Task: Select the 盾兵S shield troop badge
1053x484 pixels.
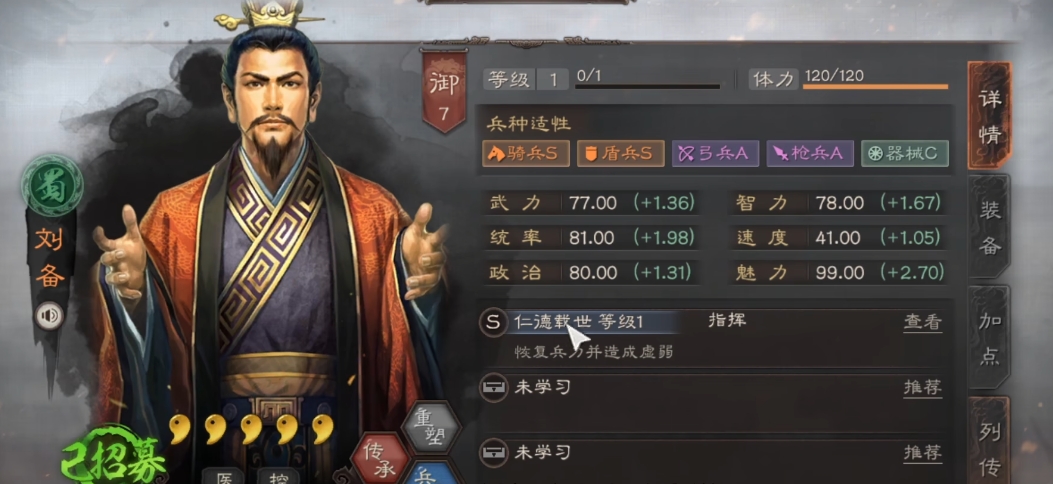Action: coord(620,153)
